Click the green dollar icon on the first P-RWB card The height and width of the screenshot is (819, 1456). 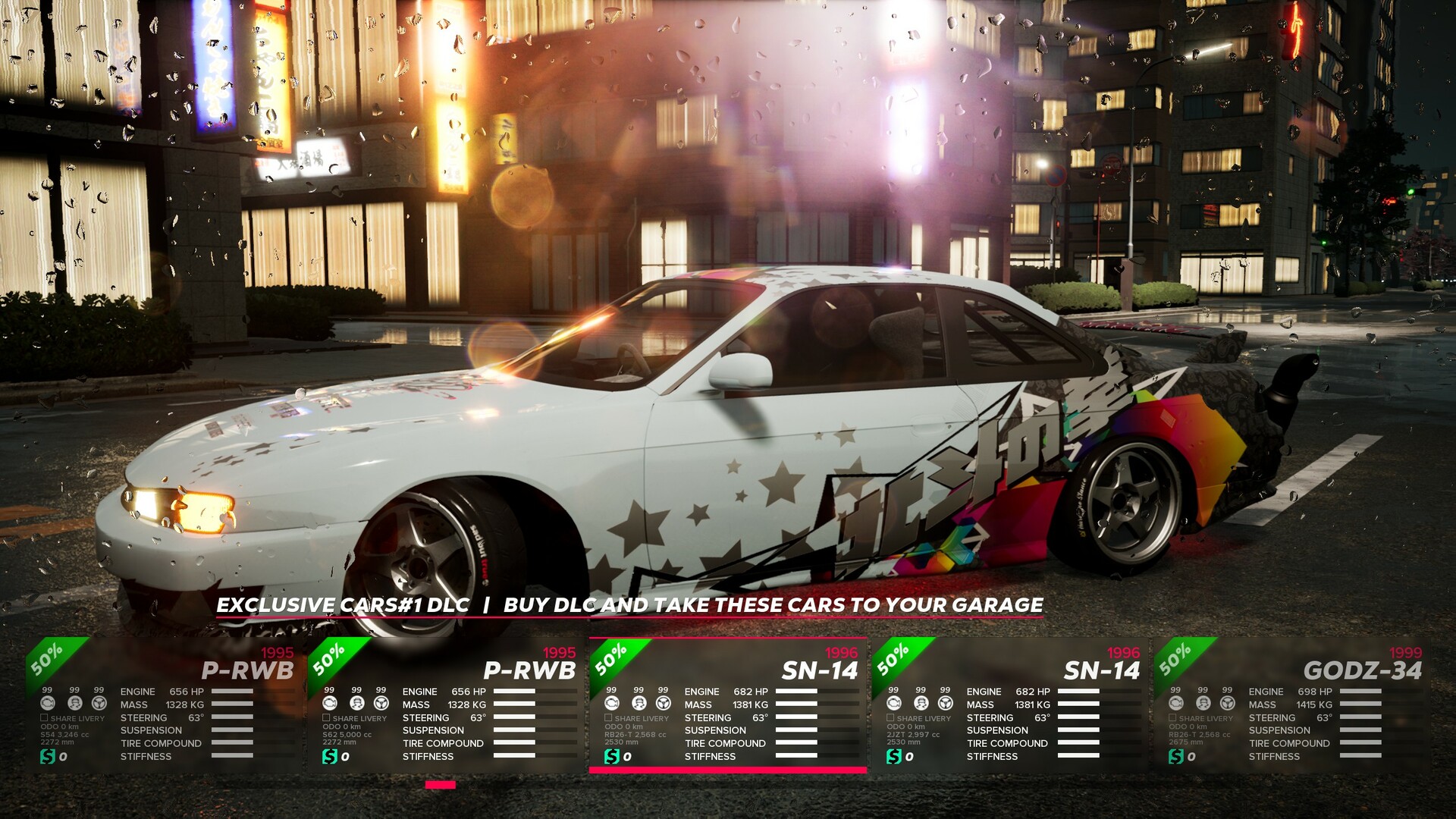click(47, 755)
